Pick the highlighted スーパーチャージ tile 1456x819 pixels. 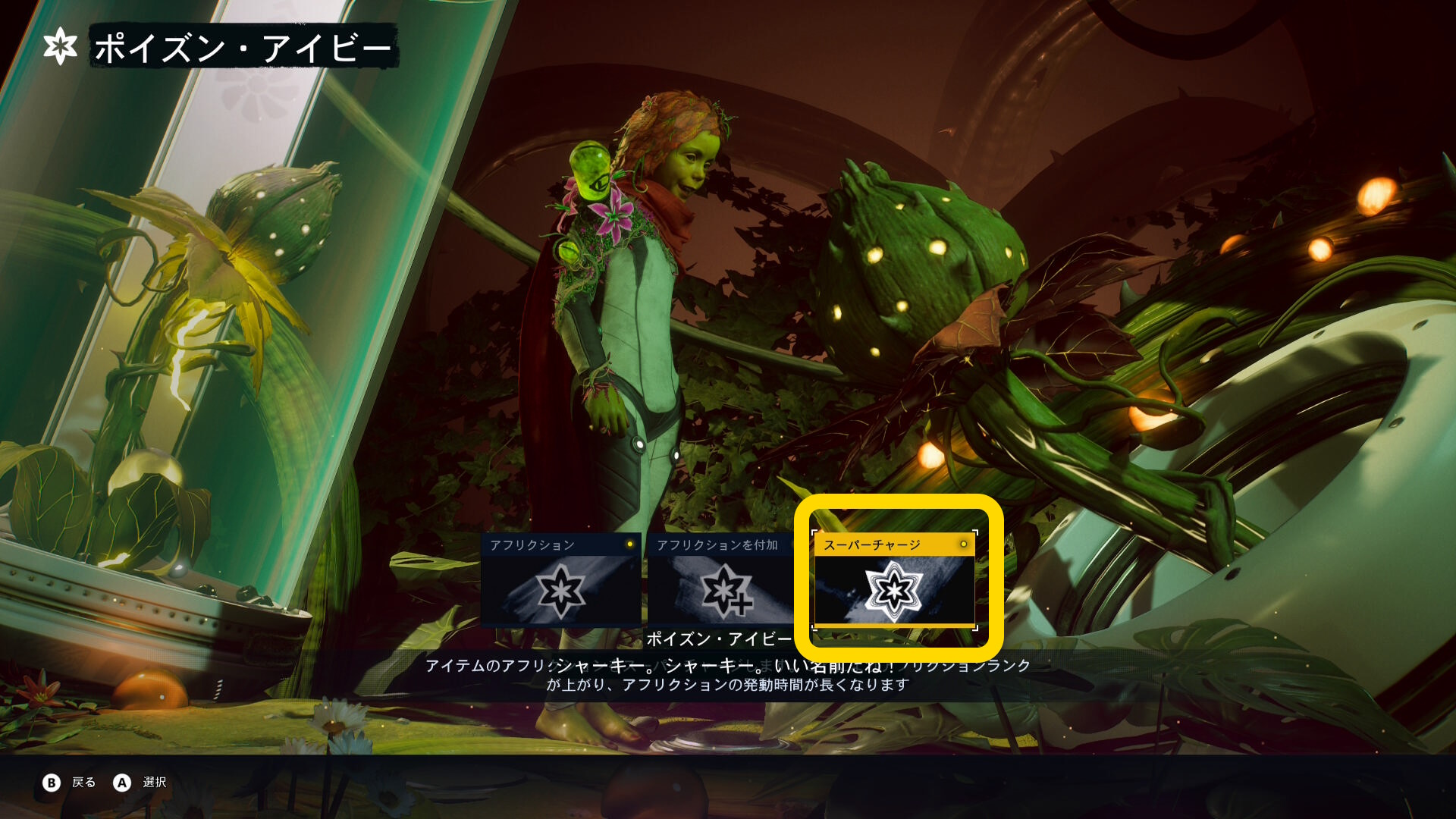894,580
